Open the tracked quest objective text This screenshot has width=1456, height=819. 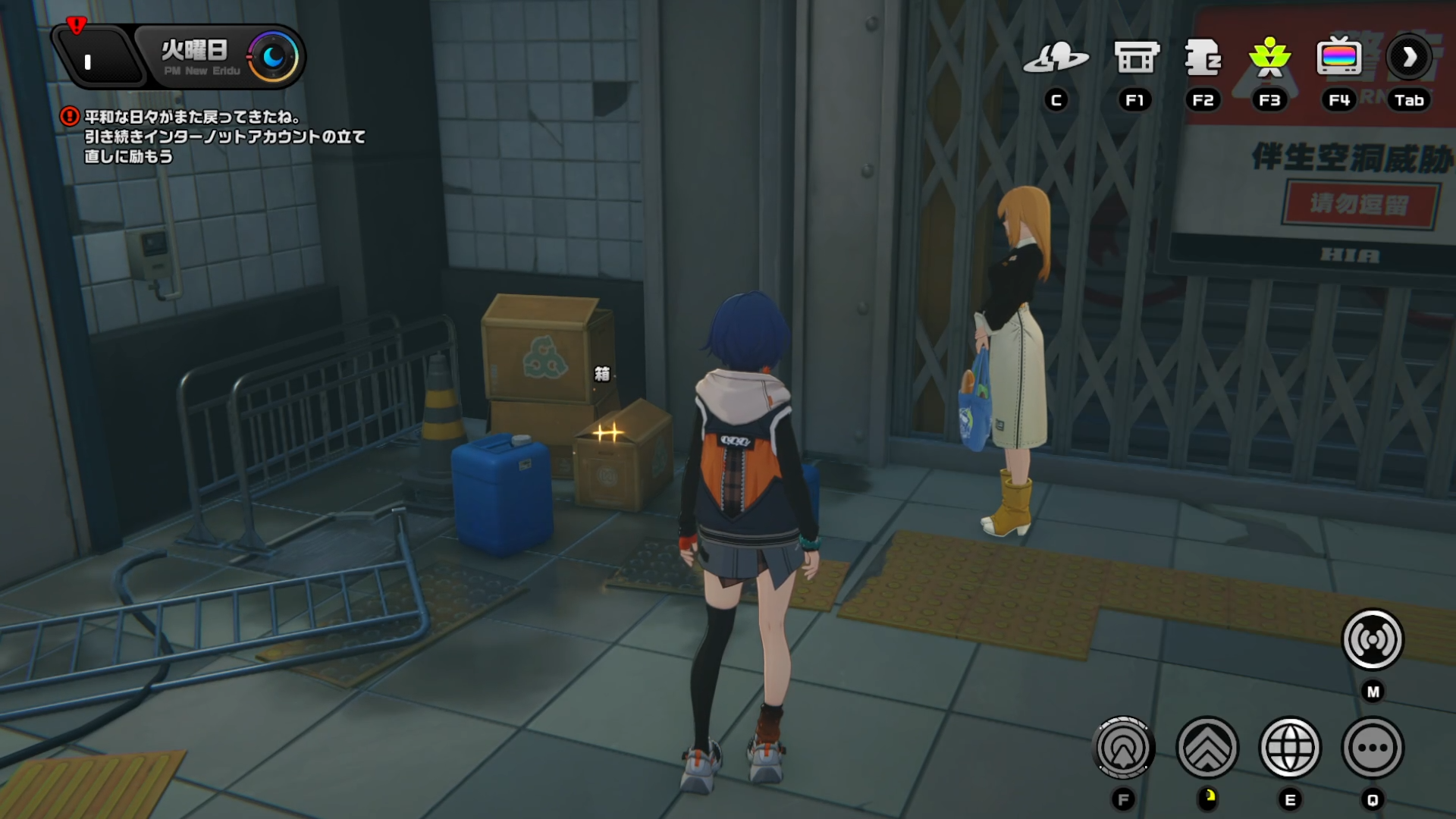[x=224, y=137]
